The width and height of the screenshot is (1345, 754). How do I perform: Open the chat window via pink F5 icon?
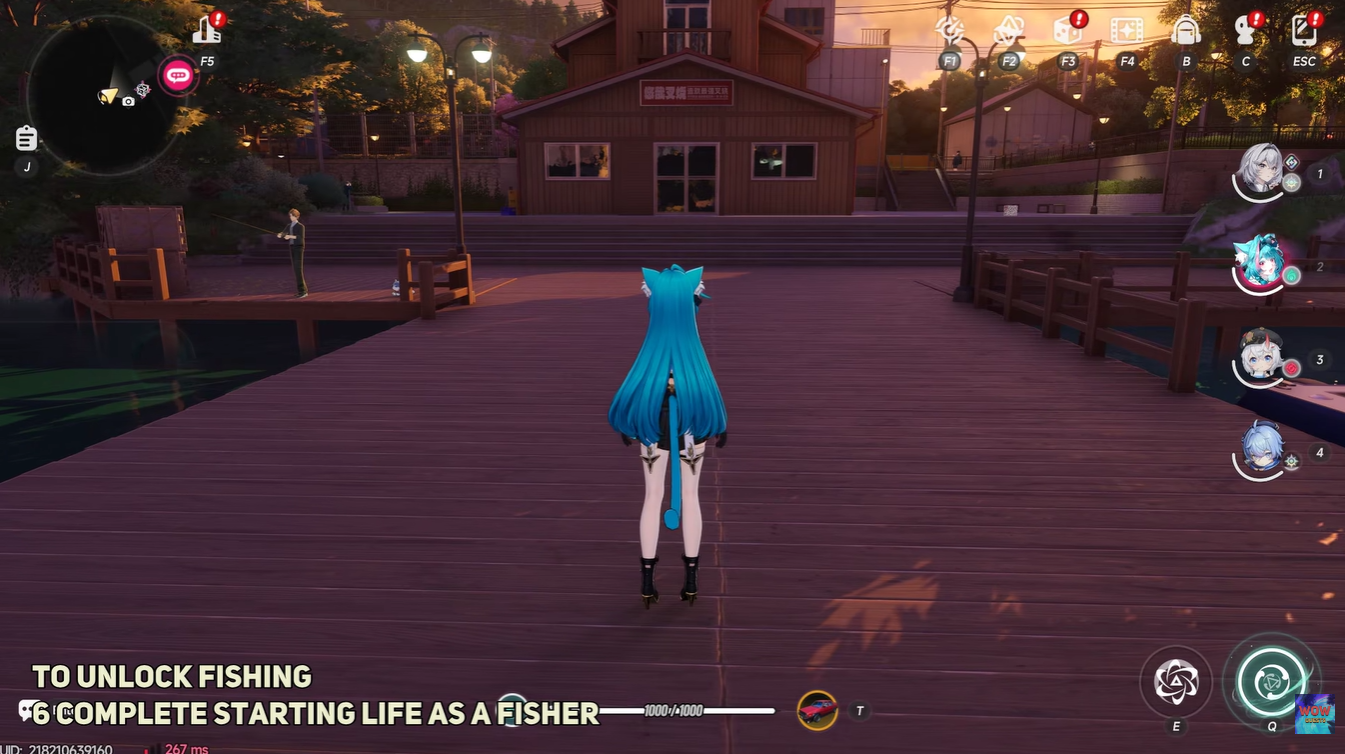(178, 74)
